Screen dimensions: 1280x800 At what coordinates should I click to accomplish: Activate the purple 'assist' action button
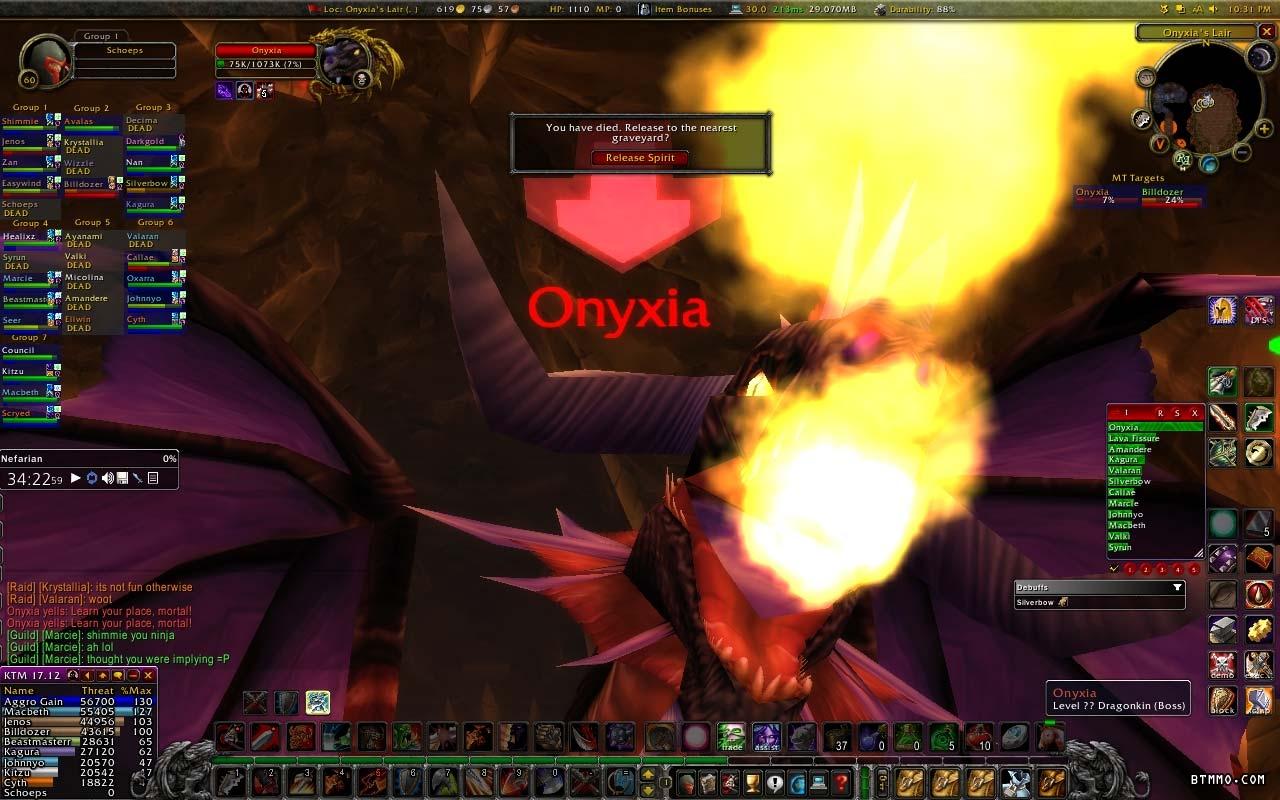pos(767,737)
